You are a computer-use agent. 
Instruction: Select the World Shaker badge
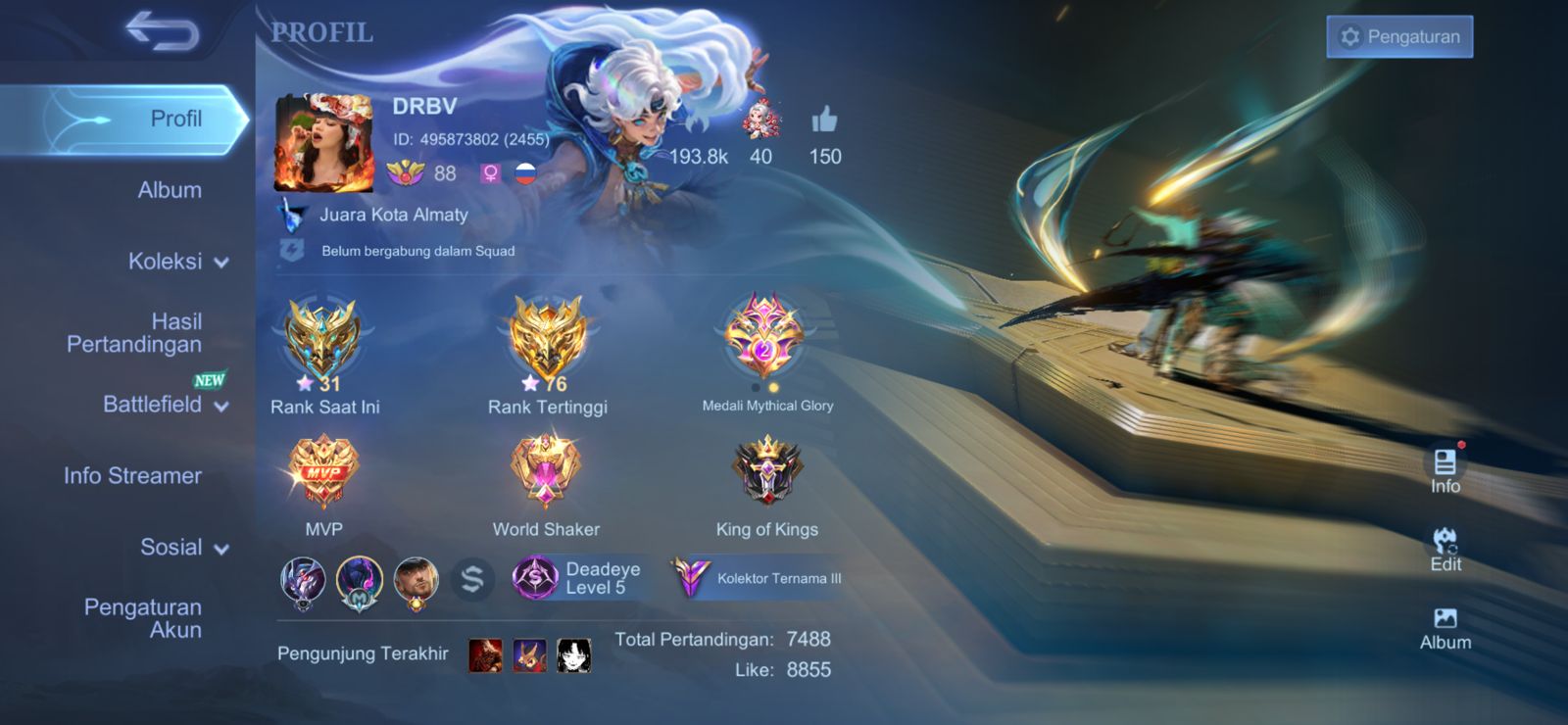coord(546,472)
